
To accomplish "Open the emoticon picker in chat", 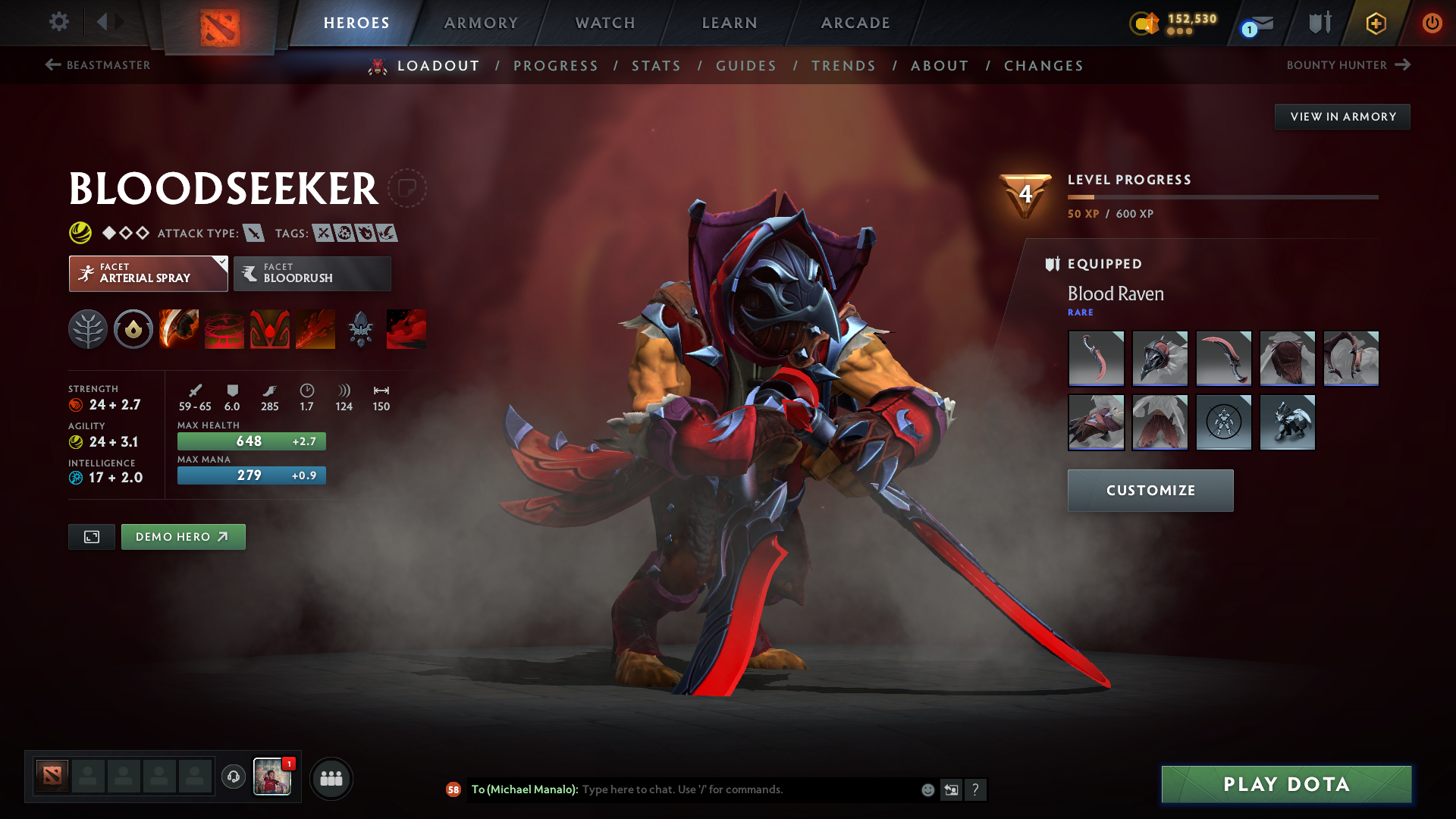I will 927,789.
